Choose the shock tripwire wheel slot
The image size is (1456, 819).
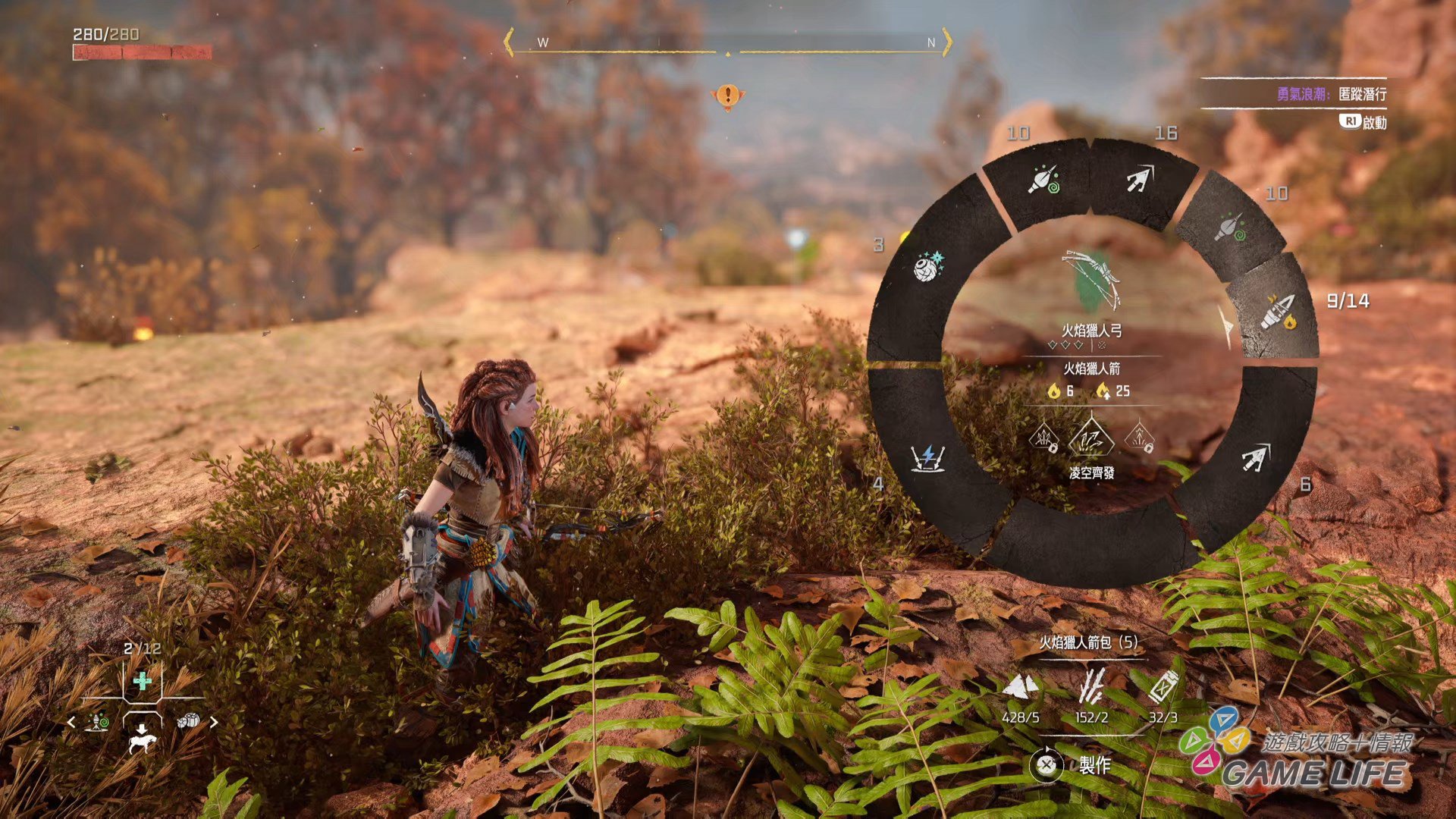(x=927, y=458)
